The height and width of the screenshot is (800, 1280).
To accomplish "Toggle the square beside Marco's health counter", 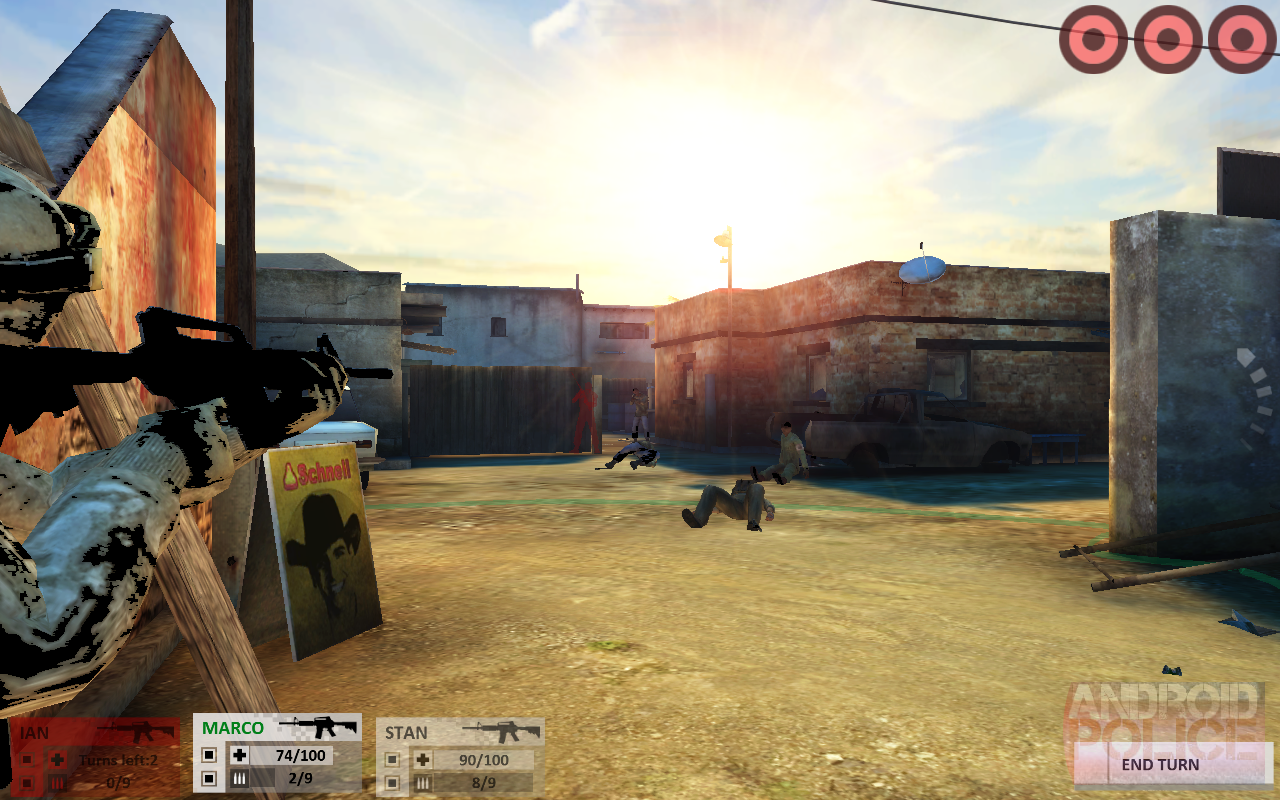I will (x=210, y=756).
